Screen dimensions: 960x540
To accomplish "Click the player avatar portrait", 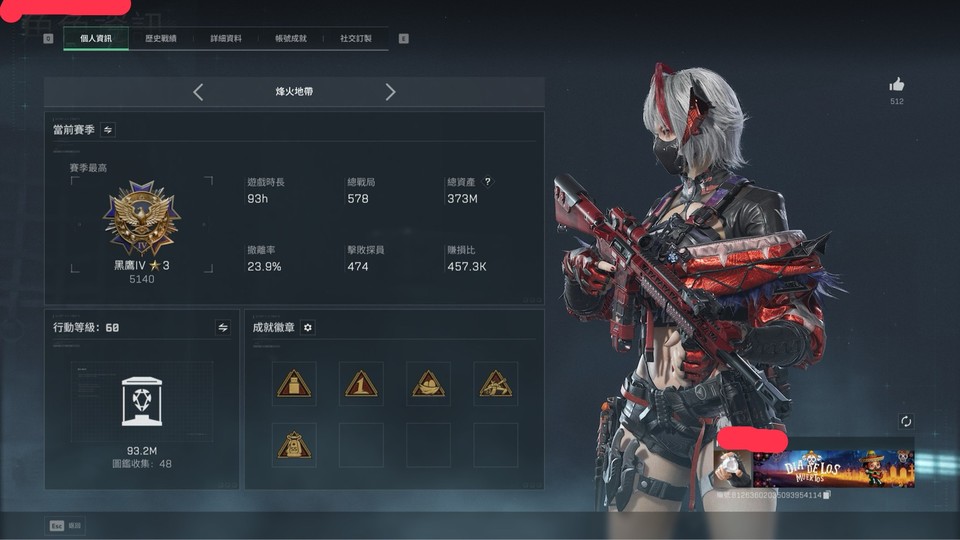I will coord(732,468).
